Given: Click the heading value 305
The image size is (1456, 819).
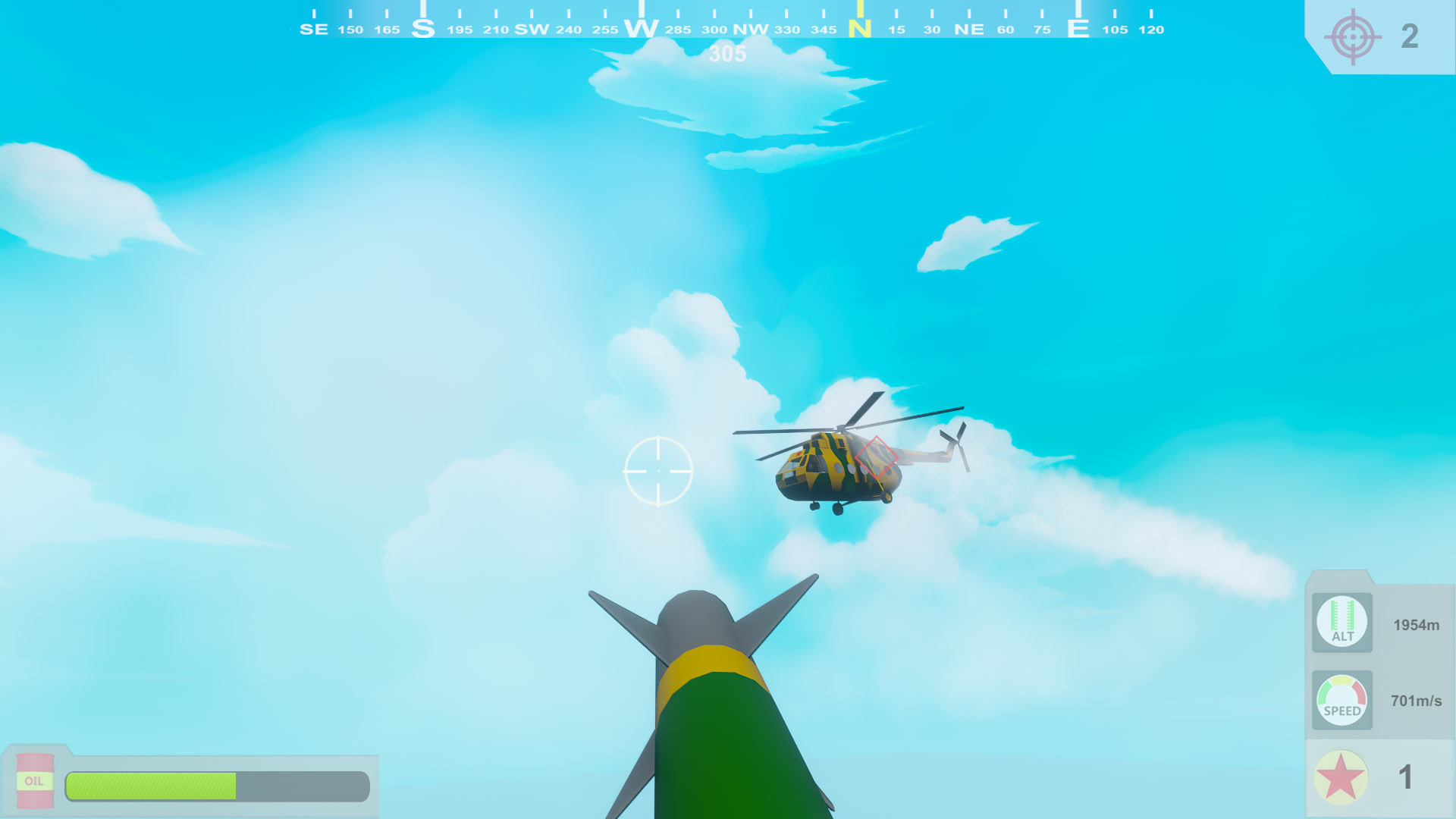Looking at the screenshot, I should [x=726, y=53].
